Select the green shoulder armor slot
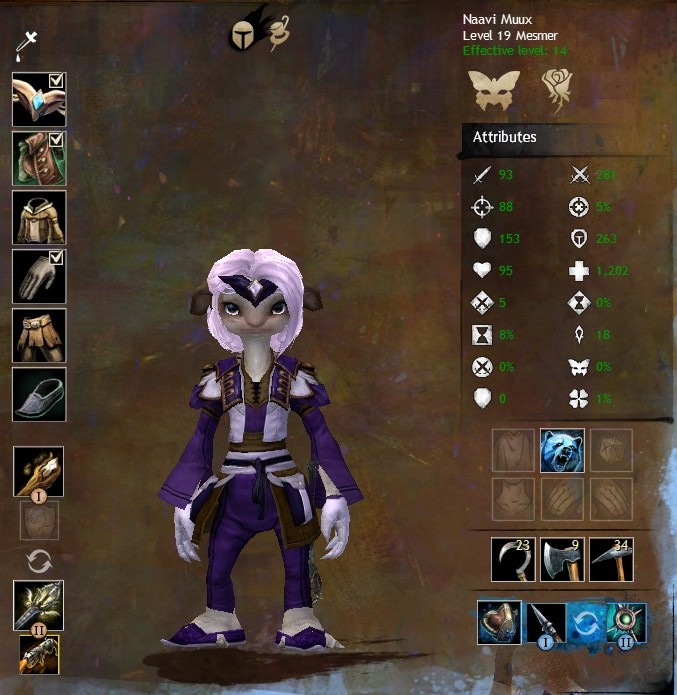This screenshot has width=677, height=695. (38, 157)
